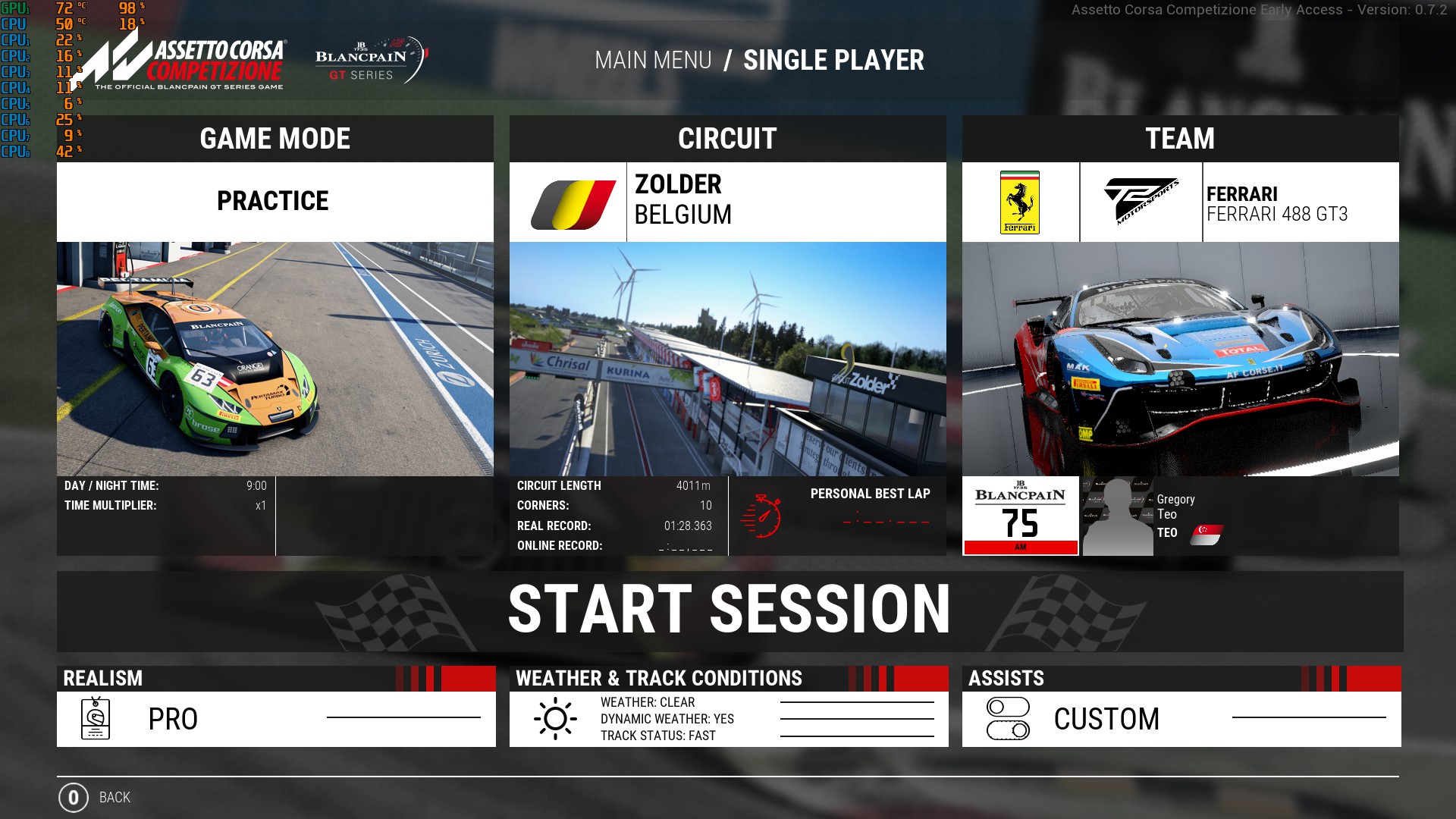Click the Time Multiplier setting
The height and width of the screenshot is (819, 1456).
[x=165, y=506]
